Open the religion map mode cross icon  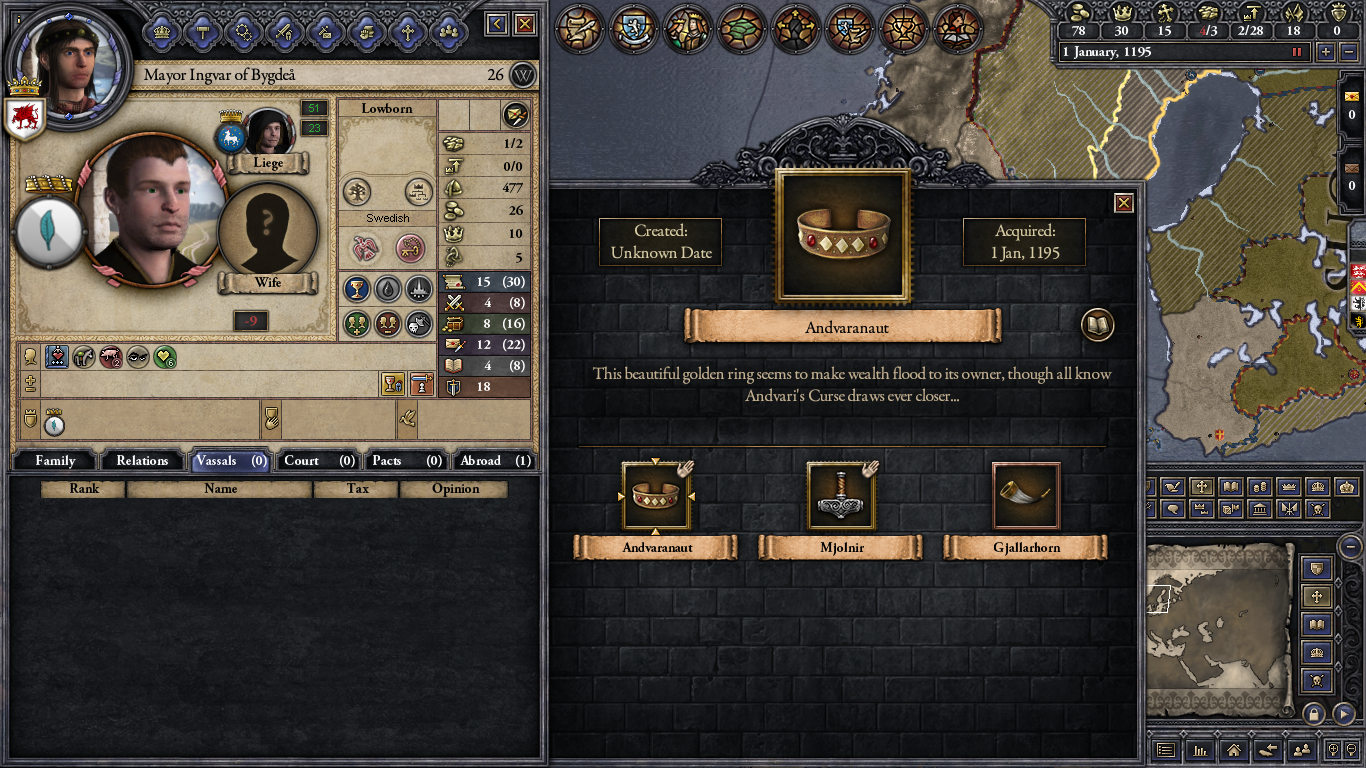[x=1202, y=486]
